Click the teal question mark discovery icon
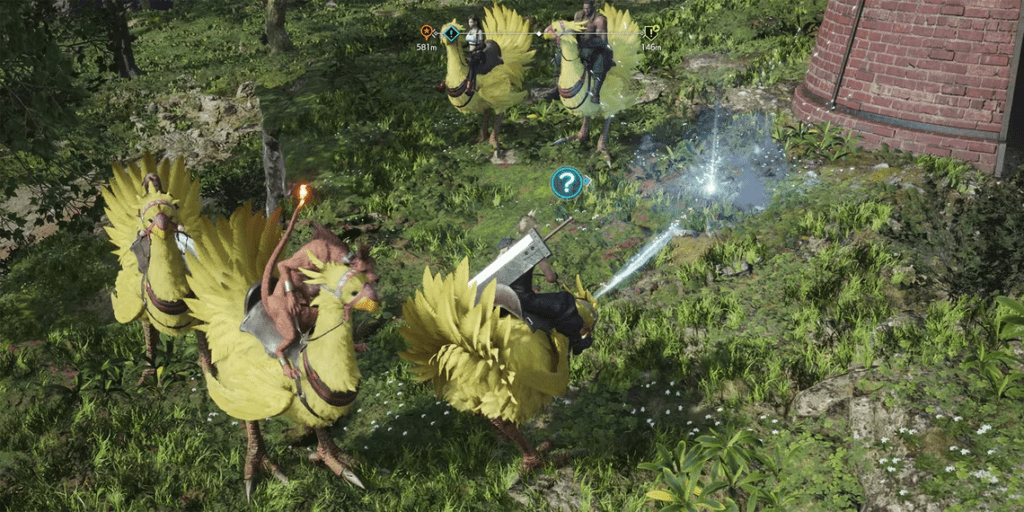The width and height of the screenshot is (1024, 512). point(566,182)
